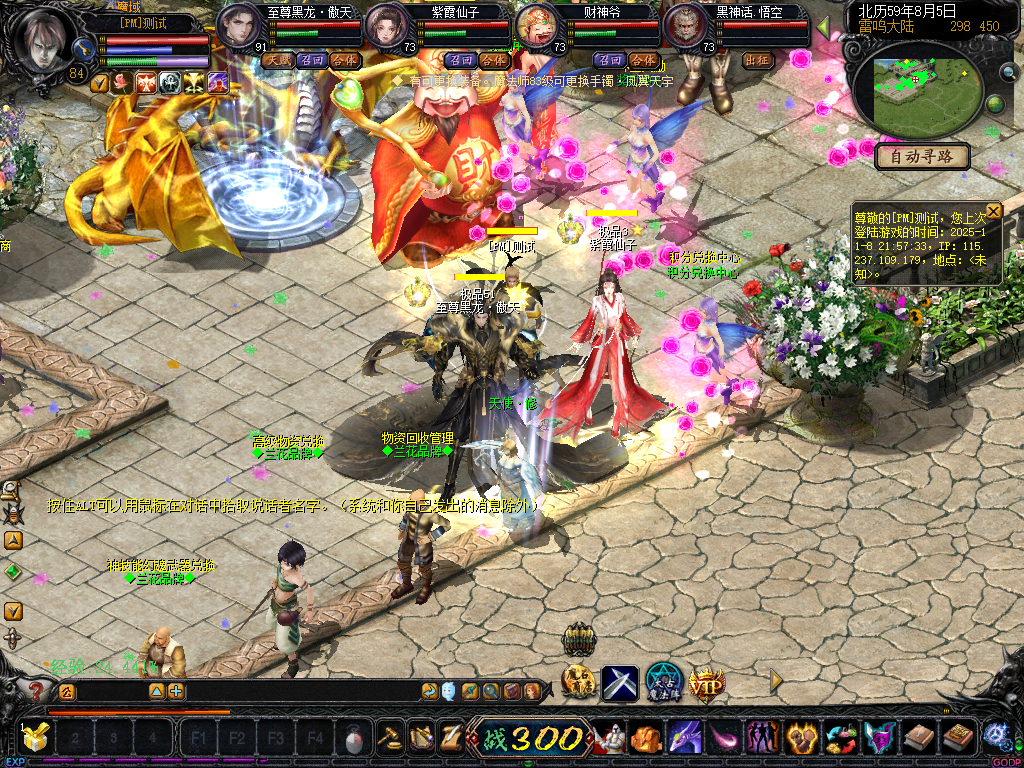Click the player character portrait
1024x768 pixels.
[43, 38]
